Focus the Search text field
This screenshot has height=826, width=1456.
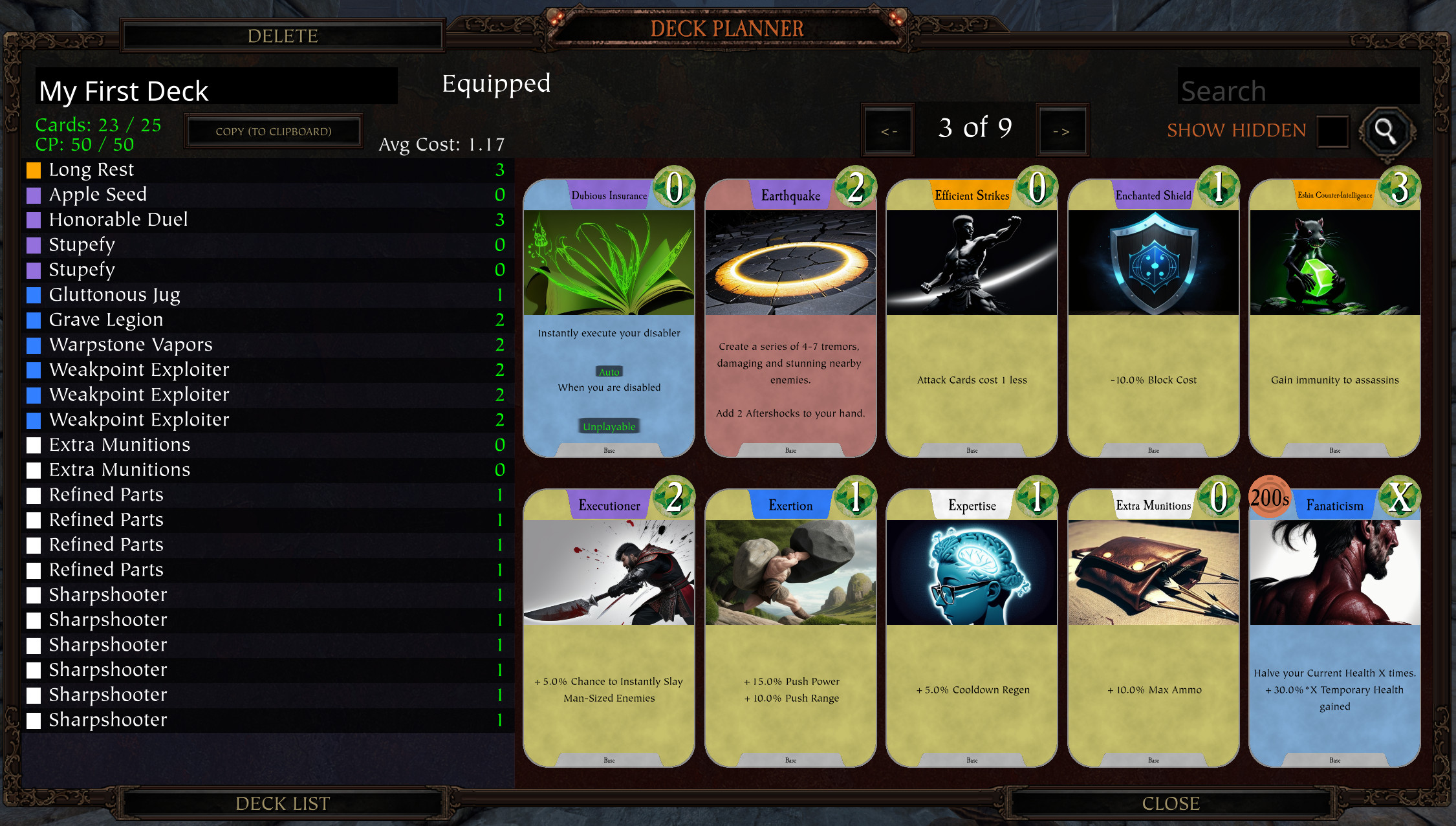[x=1298, y=90]
